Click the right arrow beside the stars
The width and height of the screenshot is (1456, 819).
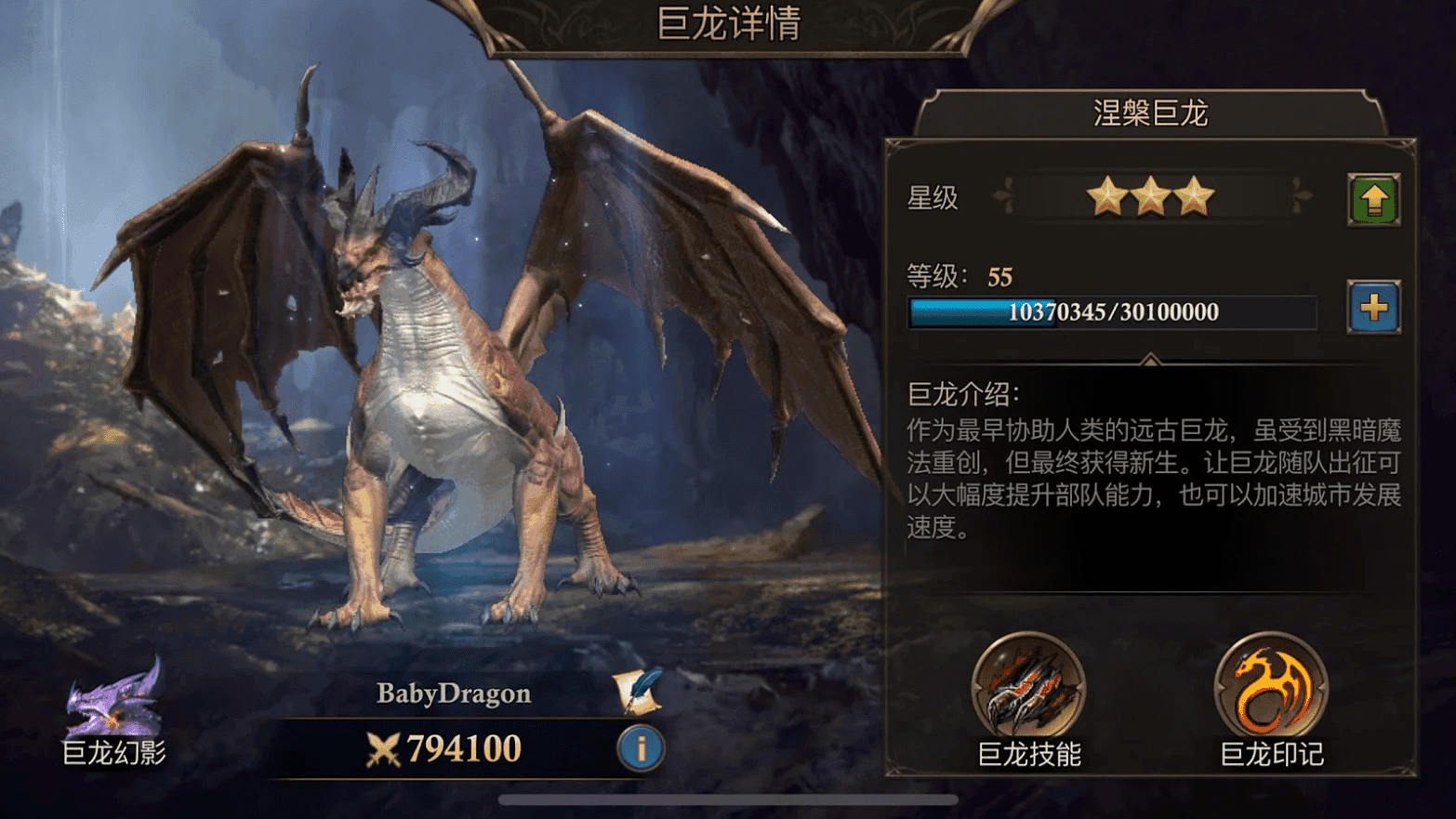click(x=1302, y=197)
